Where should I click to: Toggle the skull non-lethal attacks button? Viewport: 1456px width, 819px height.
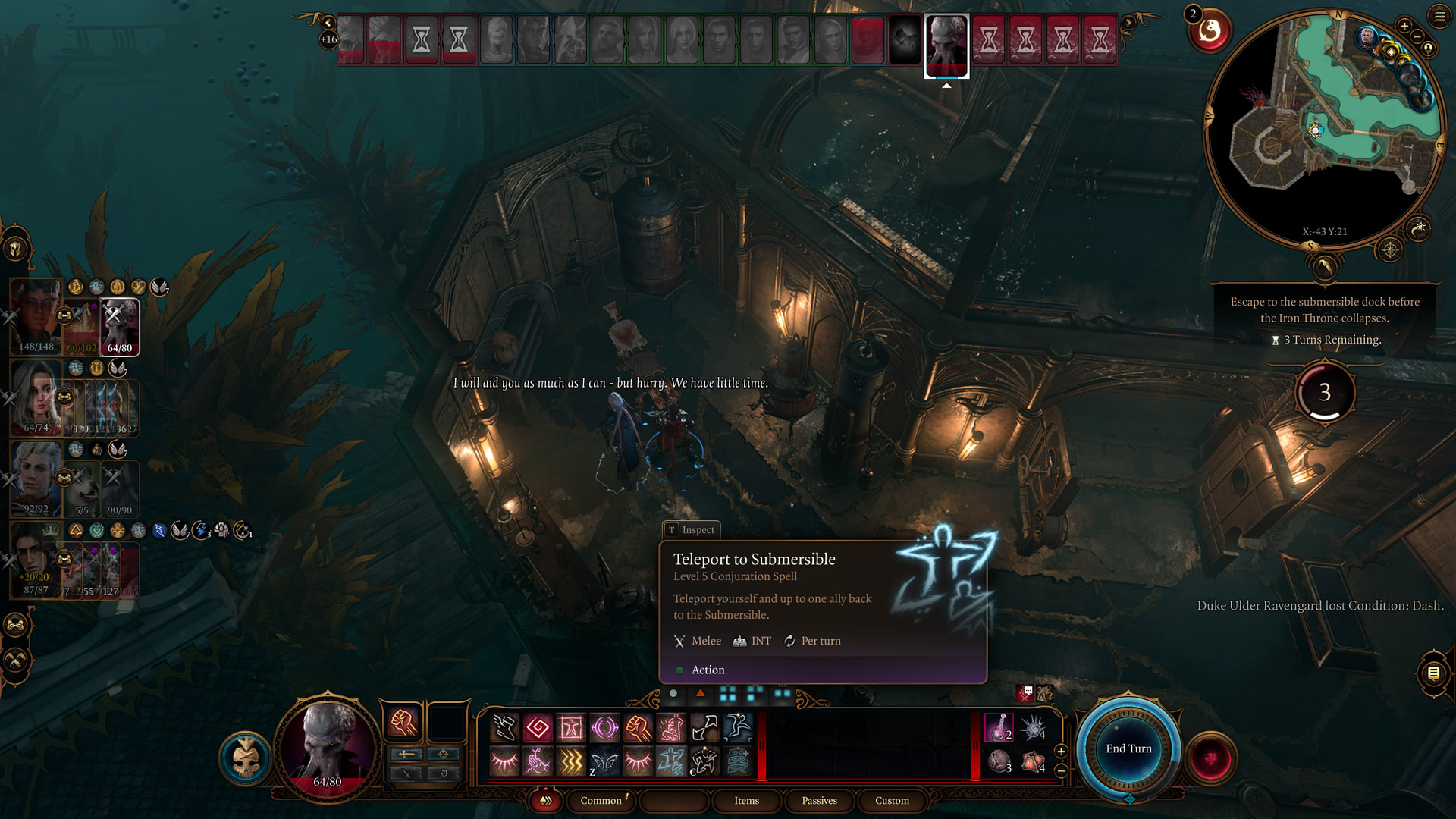(x=246, y=758)
